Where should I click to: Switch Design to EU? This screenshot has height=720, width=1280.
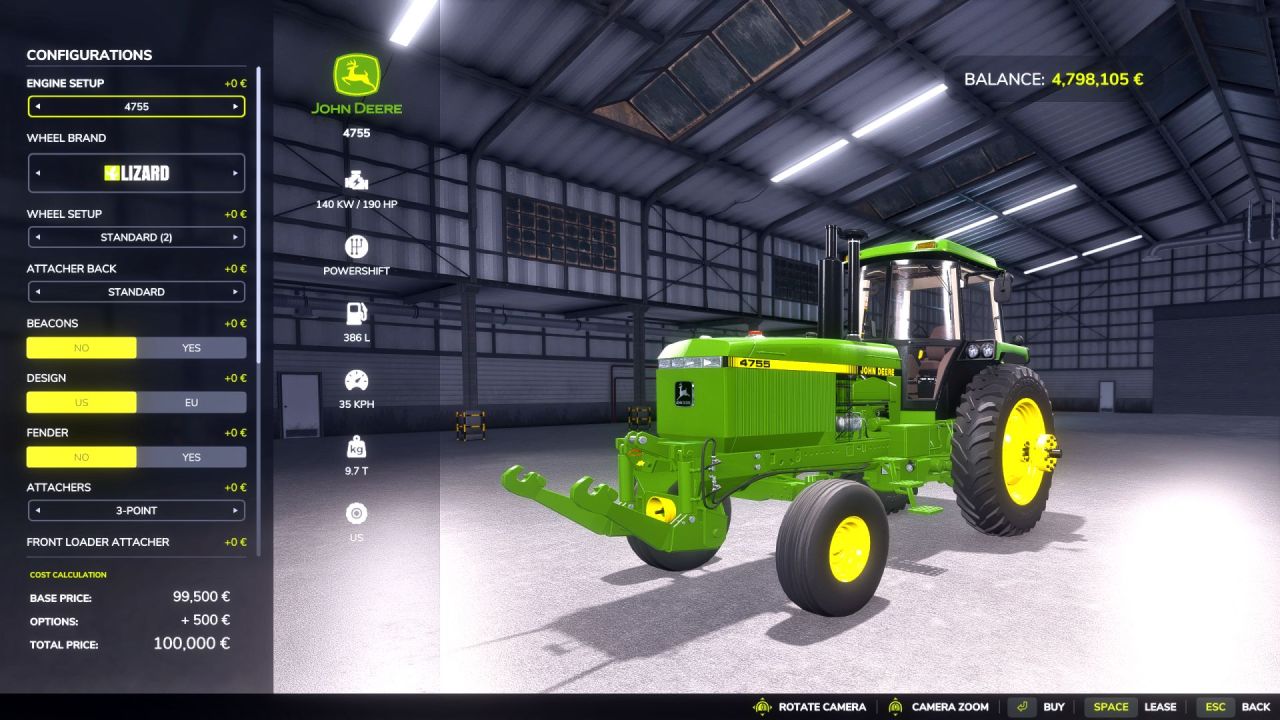pyautogui.click(x=192, y=402)
